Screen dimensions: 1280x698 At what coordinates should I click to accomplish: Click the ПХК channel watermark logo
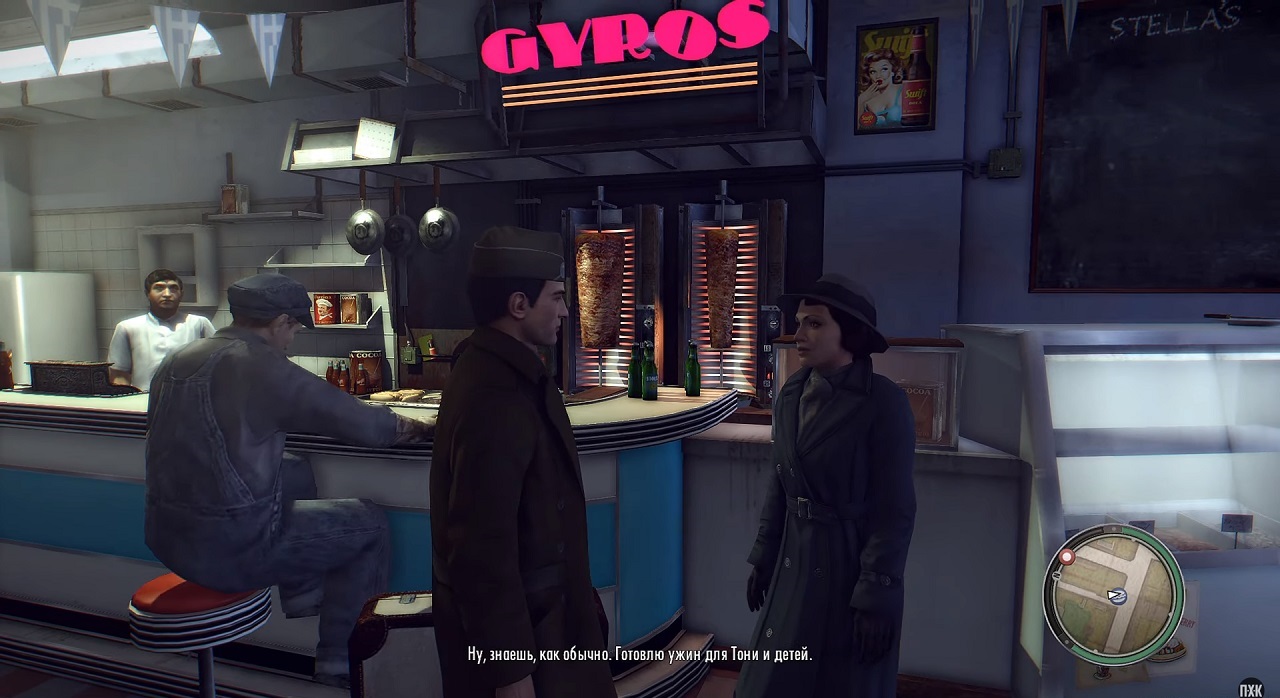[x=1250, y=687]
